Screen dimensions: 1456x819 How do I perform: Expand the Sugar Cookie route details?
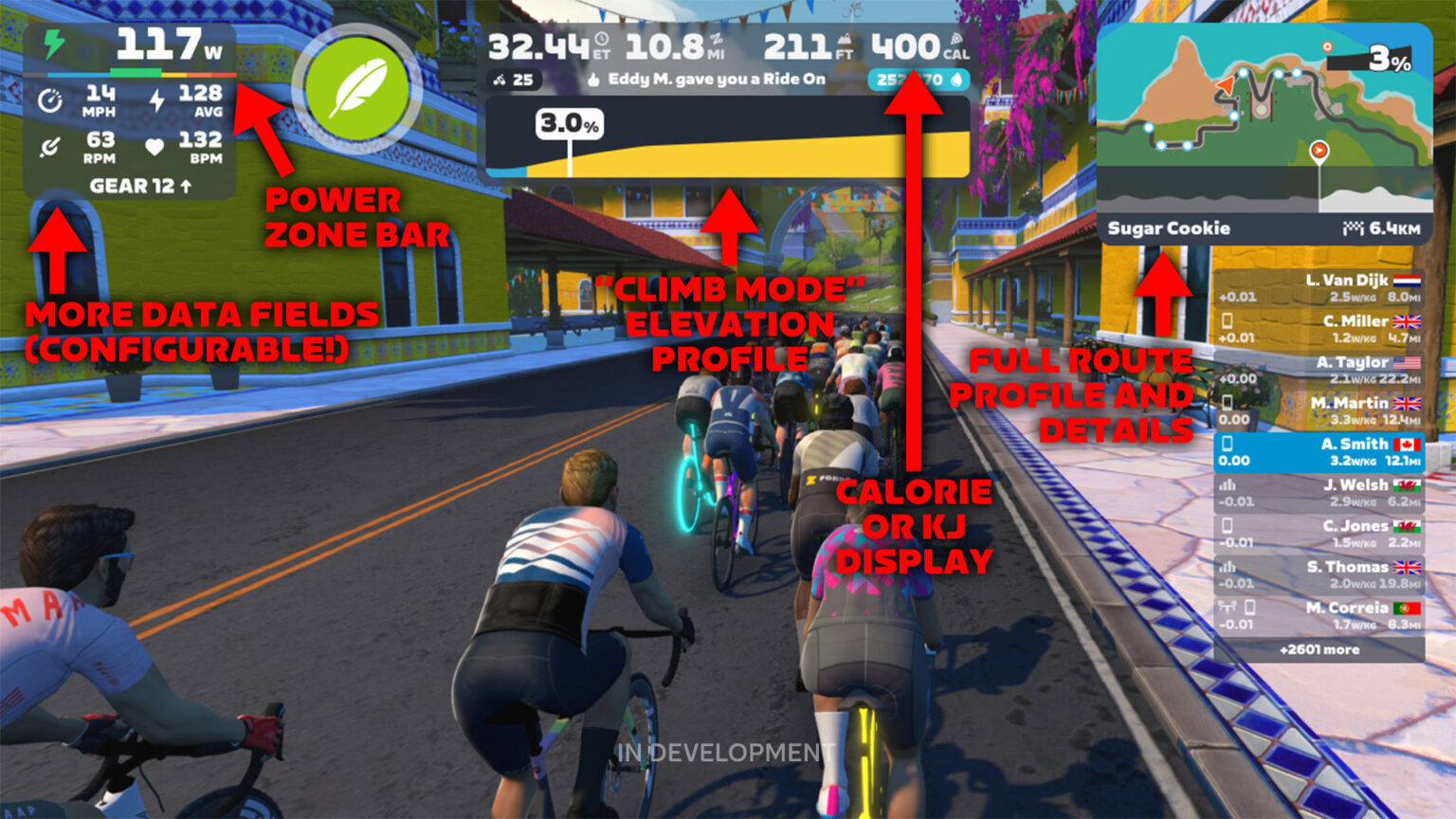(1171, 228)
